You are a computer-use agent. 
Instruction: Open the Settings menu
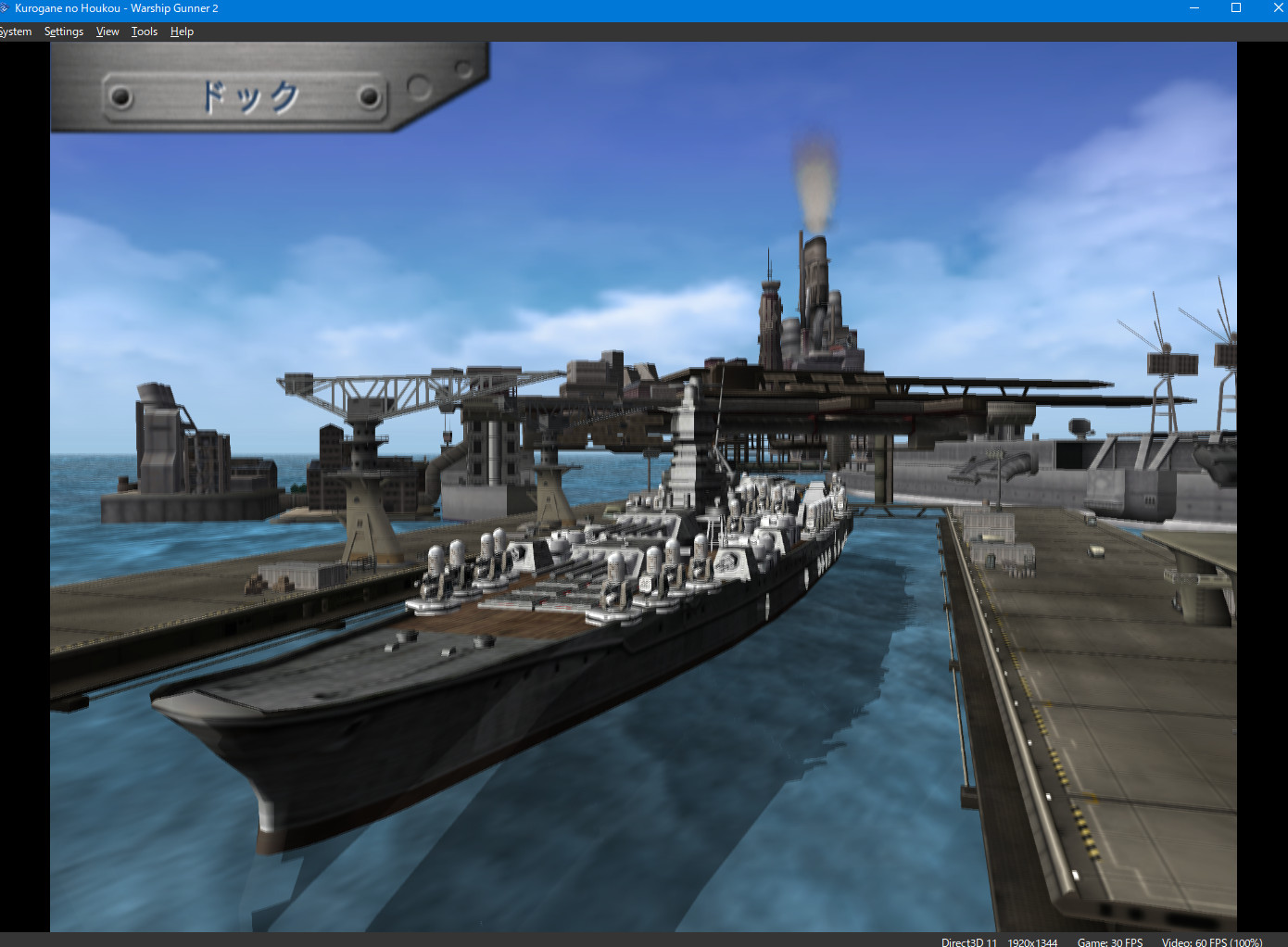coord(63,31)
